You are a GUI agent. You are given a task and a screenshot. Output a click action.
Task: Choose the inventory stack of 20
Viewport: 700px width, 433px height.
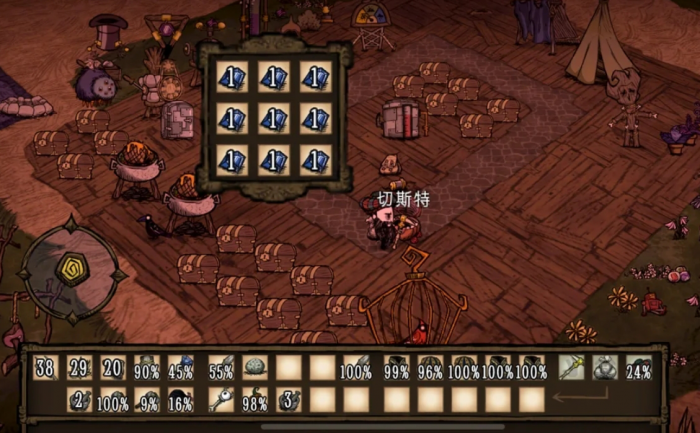pyautogui.click(x=113, y=368)
